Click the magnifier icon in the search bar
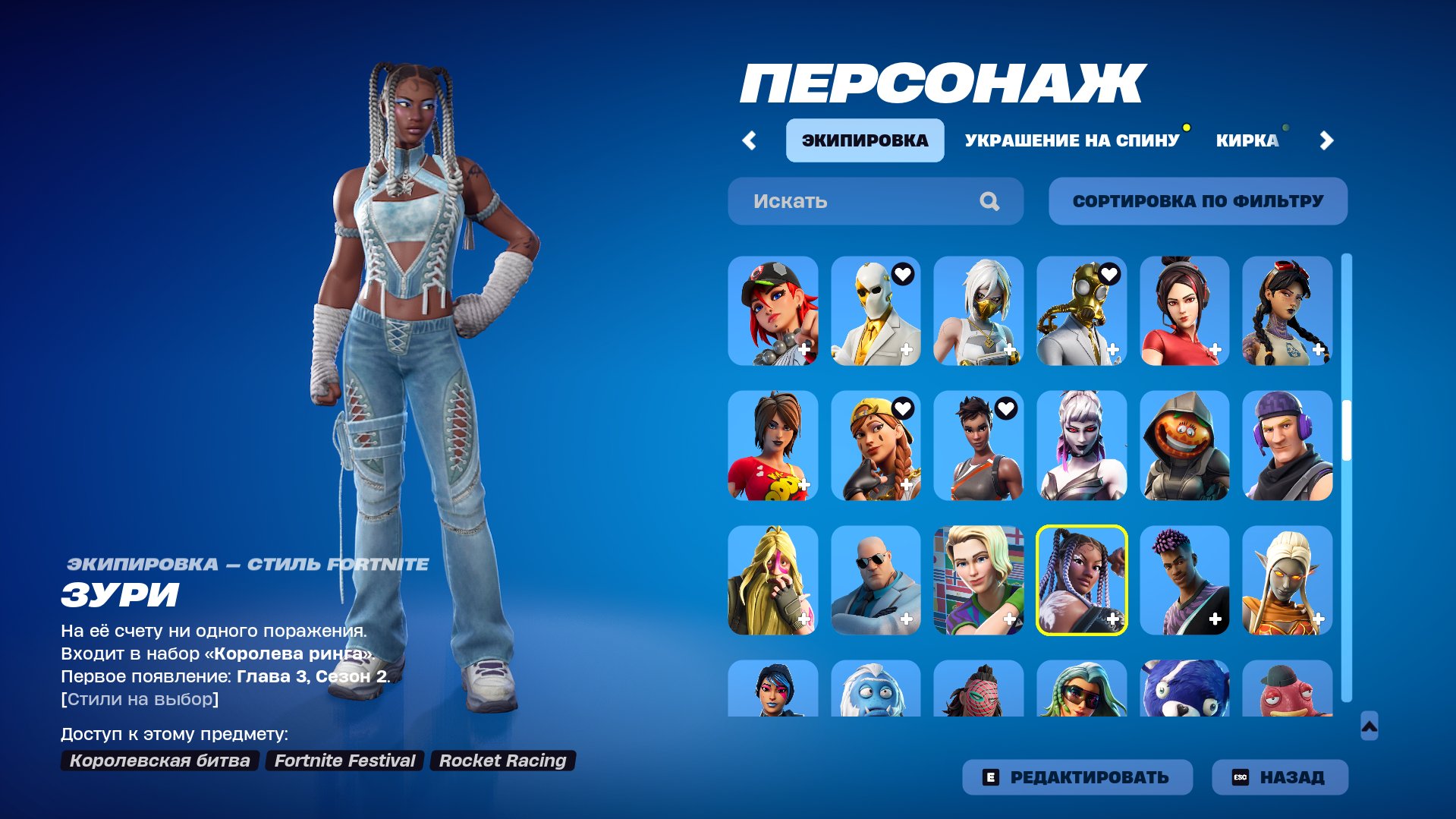This screenshot has width=1456, height=819. pyautogui.click(x=989, y=201)
